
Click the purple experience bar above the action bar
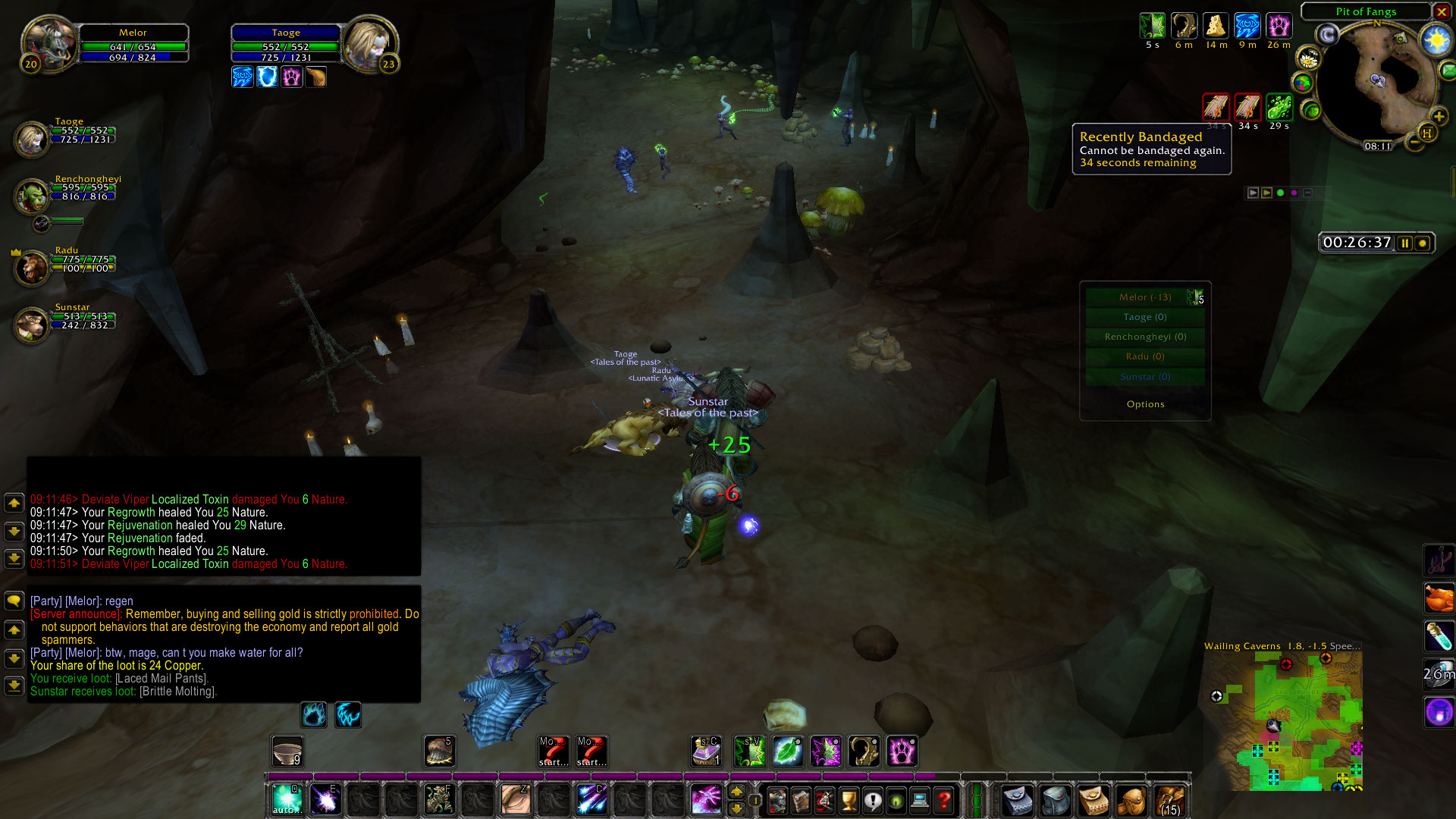607,777
